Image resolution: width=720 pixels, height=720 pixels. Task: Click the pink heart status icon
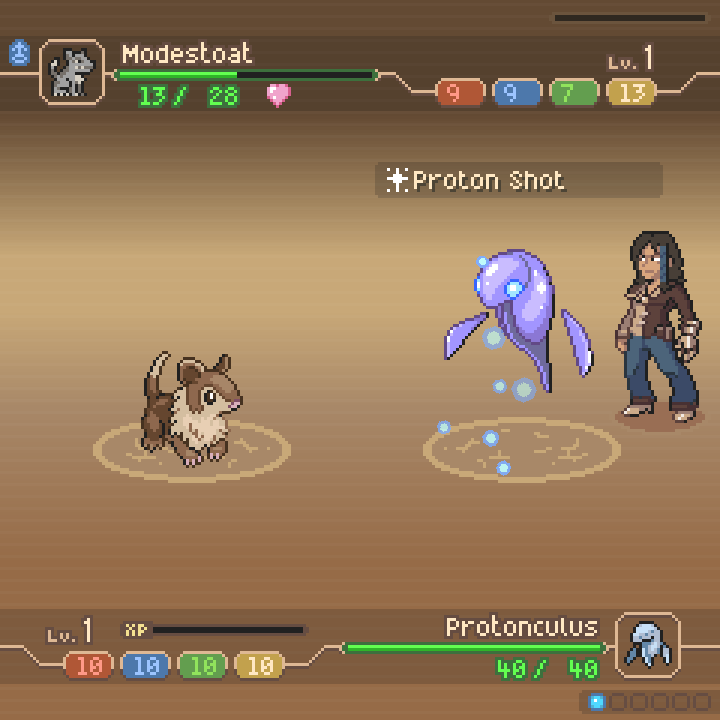278,96
